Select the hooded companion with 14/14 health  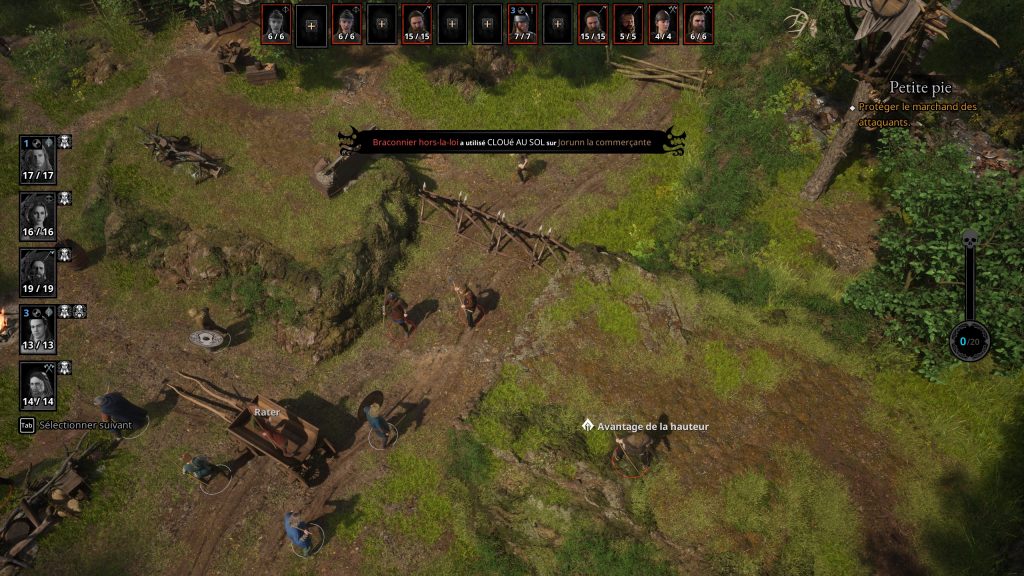[38, 384]
